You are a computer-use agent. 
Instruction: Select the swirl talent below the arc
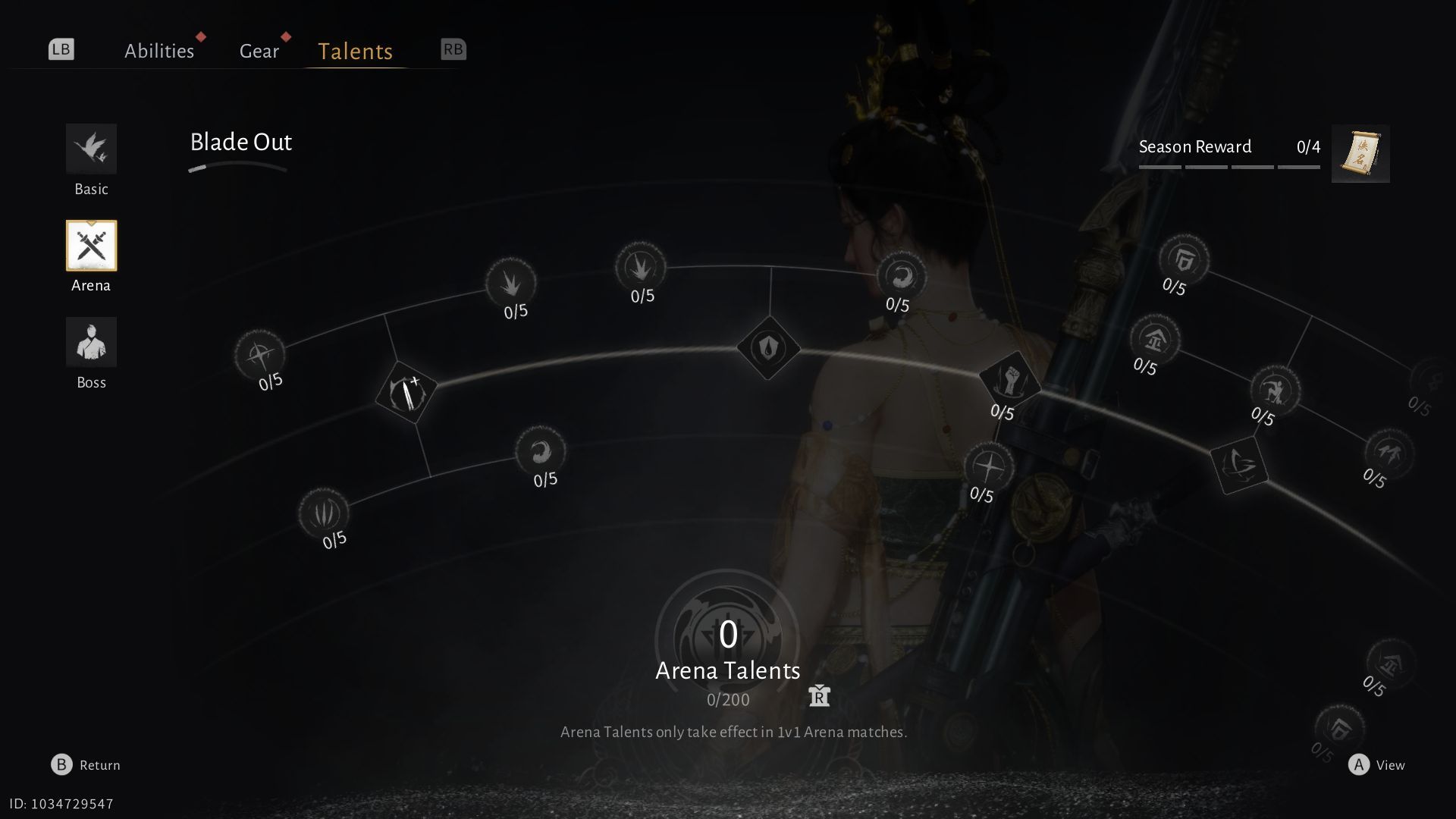(540, 452)
